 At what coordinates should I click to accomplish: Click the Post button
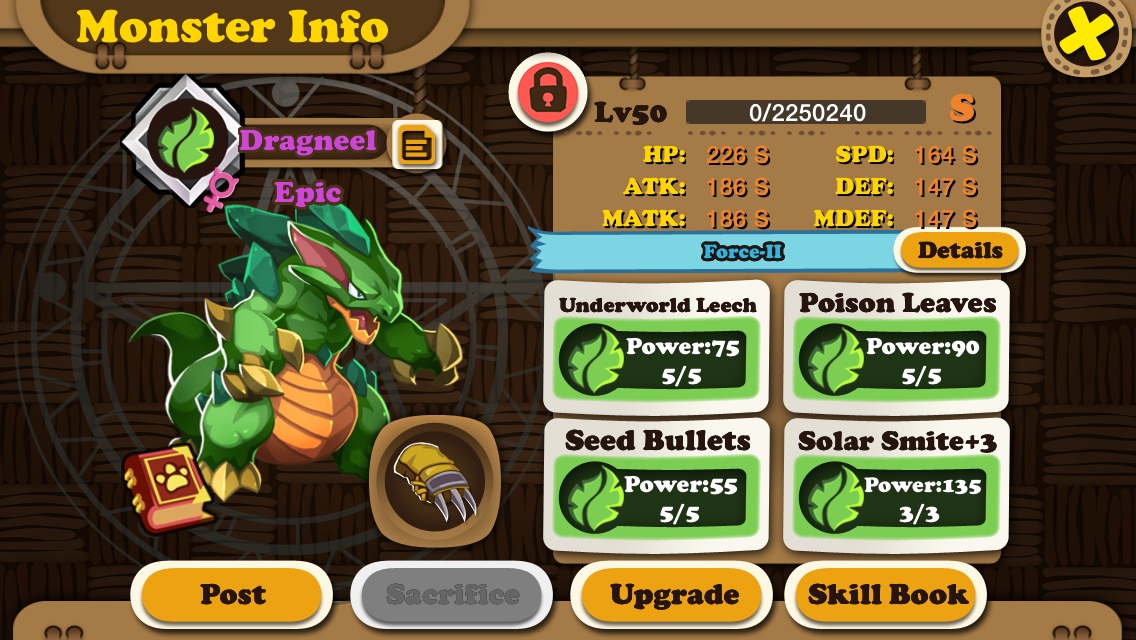(x=232, y=594)
